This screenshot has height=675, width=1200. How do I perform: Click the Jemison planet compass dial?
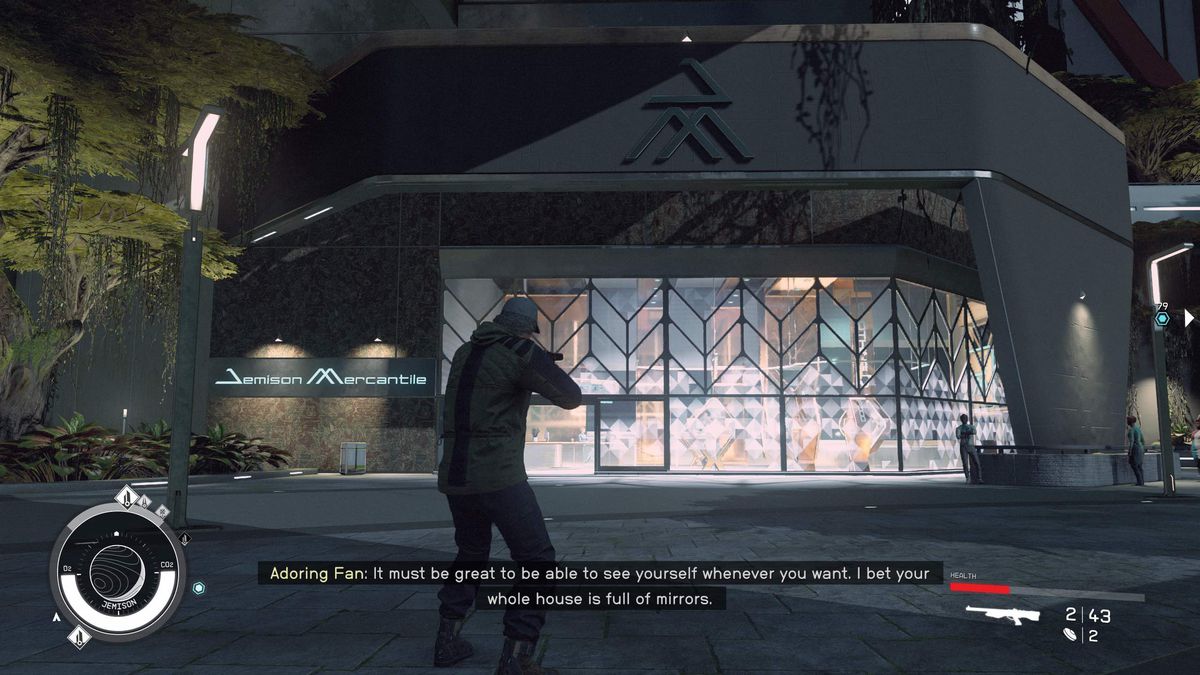coord(117,571)
